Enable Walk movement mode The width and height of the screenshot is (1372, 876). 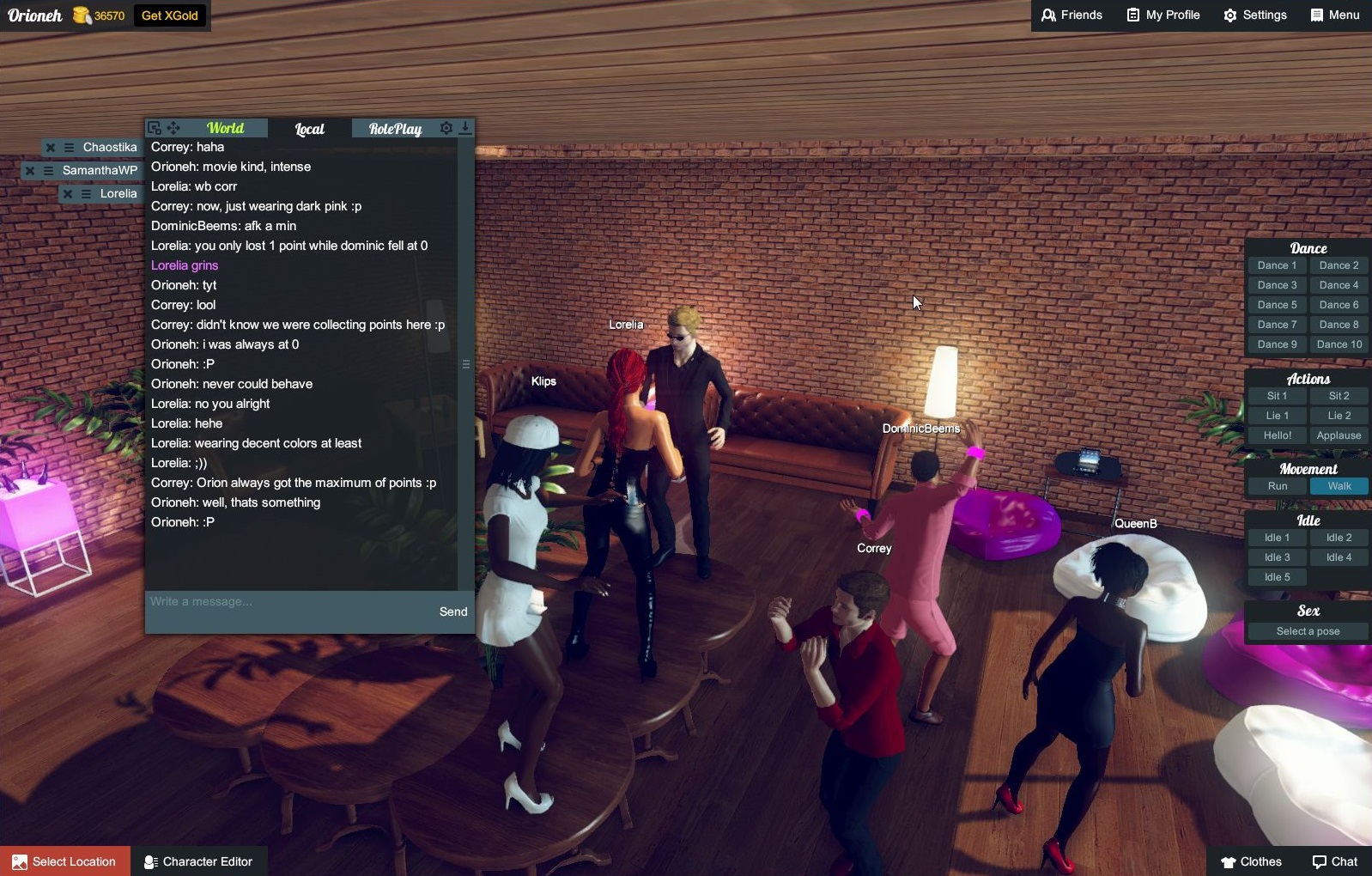click(1339, 485)
